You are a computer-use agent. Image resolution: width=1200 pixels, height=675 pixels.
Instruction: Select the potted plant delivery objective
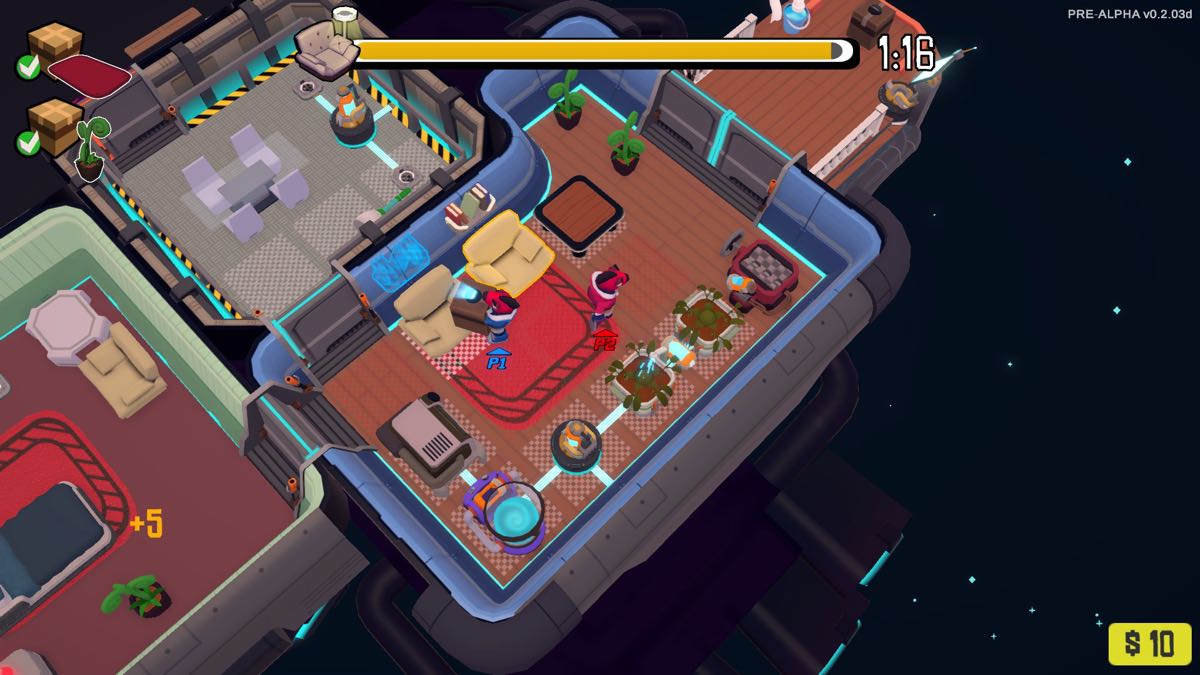click(90, 147)
